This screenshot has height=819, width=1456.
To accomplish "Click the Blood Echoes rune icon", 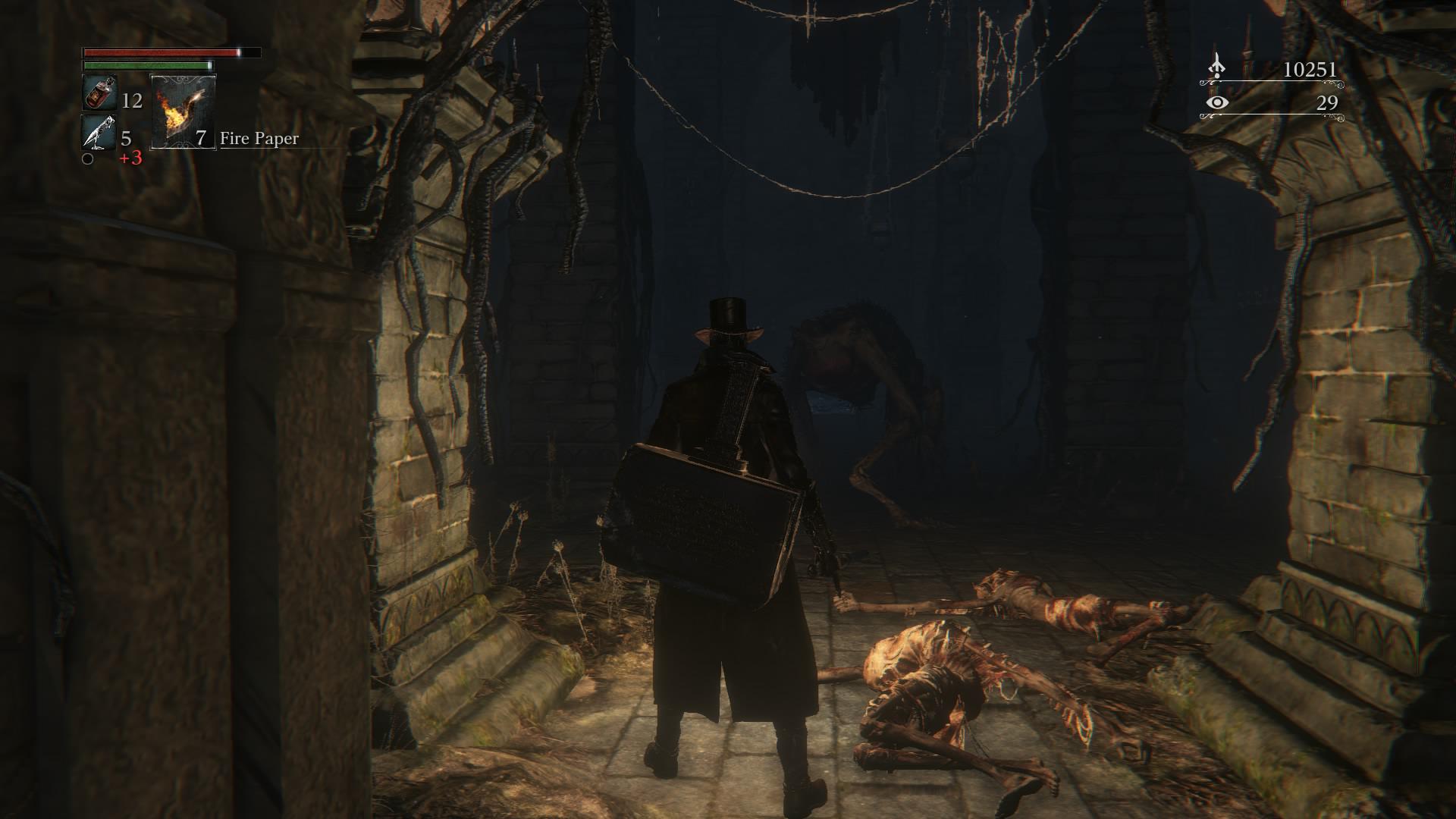I will (1218, 64).
